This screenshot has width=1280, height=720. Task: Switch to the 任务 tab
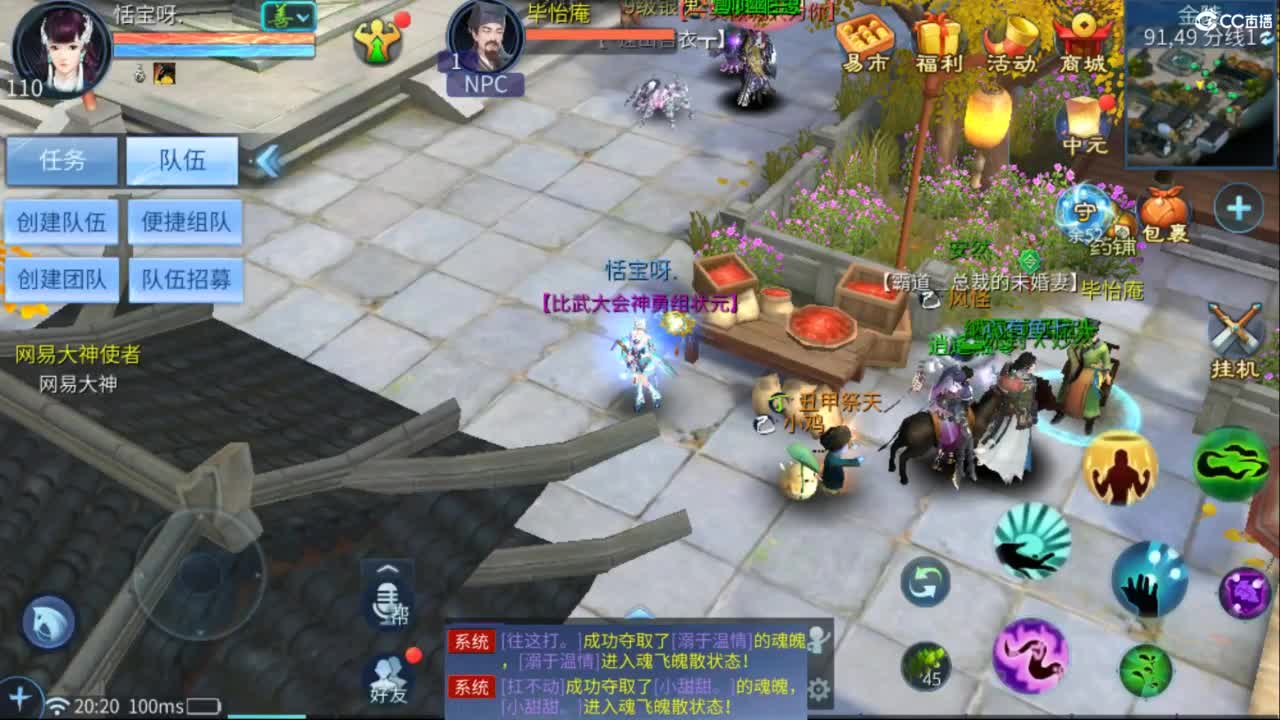62,161
